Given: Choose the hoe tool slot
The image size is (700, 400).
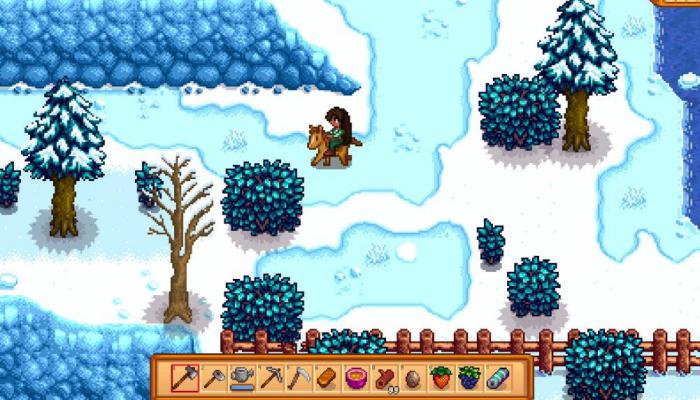Looking at the screenshot, I should click(213, 377).
